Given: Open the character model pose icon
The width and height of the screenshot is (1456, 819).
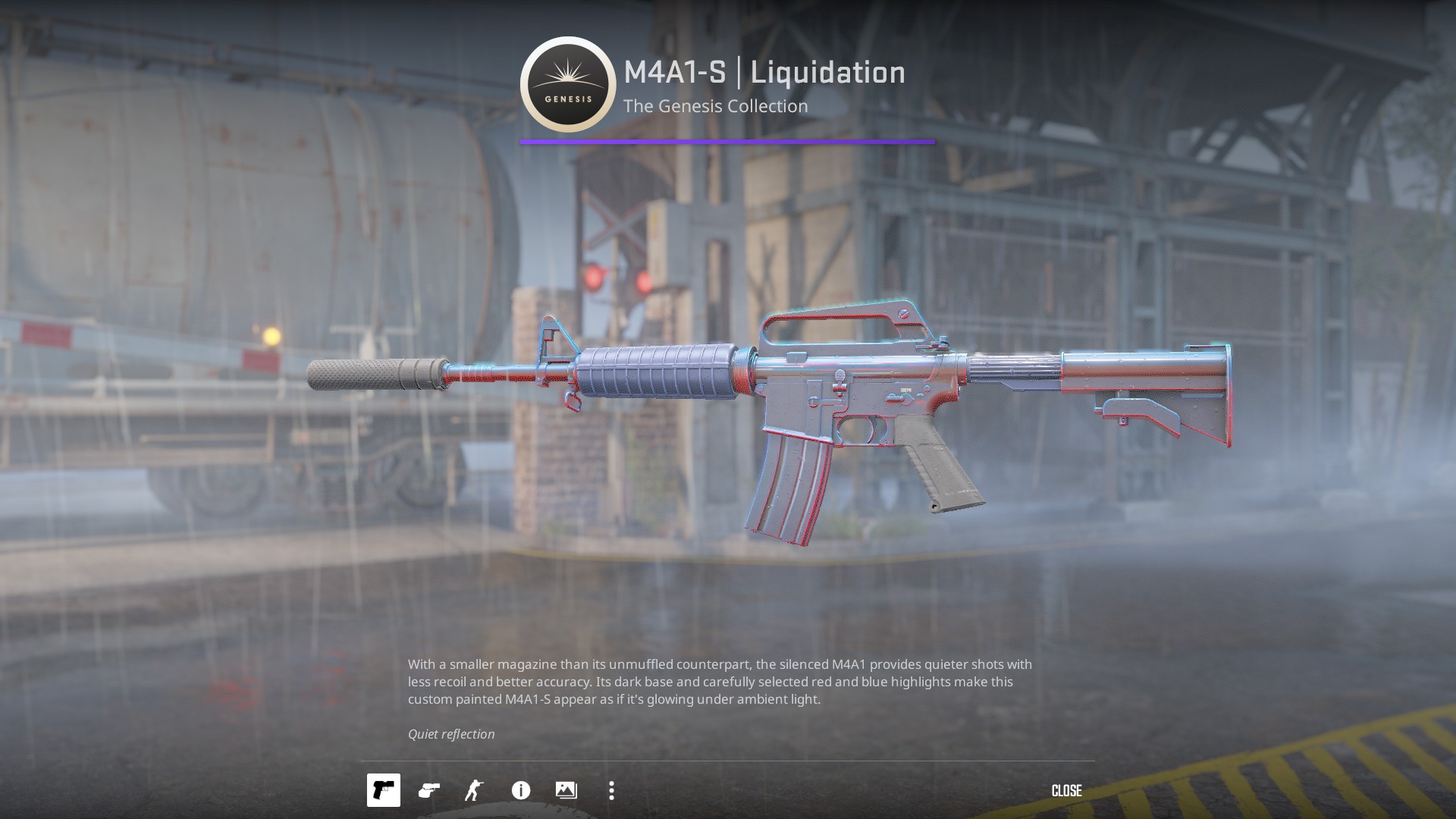Looking at the screenshot, I should pyautogui.click(x=475, y=790).
